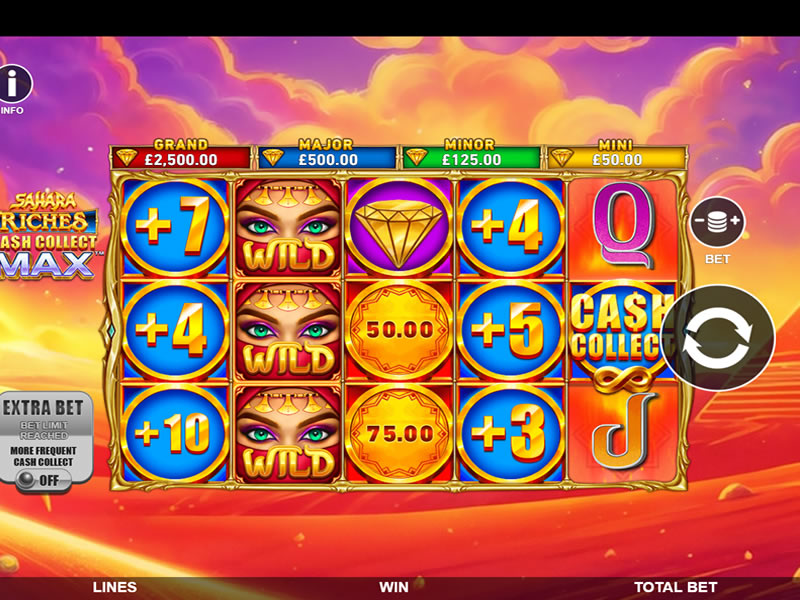The height and width of the screenshot is (600, 800).
Task: Toggle the Extra Bet OFF switch
Action: point(39,478)
